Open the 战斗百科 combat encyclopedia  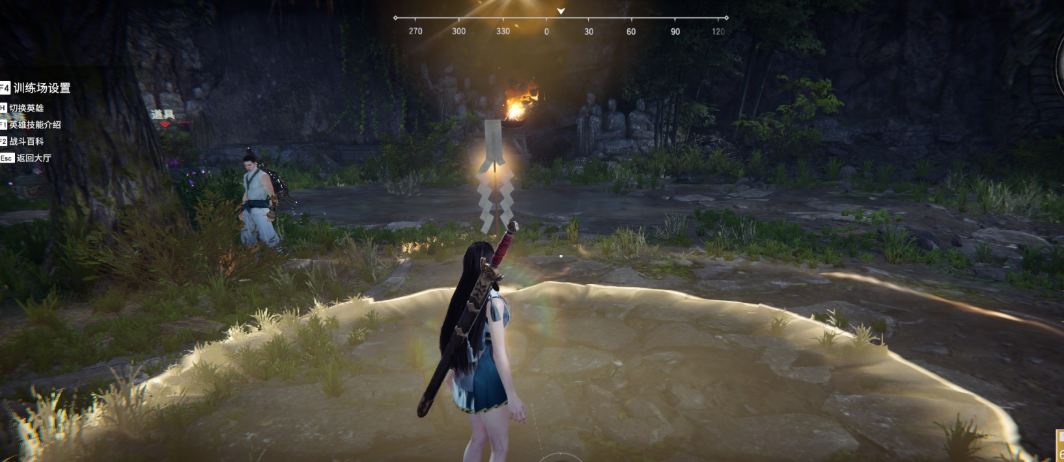pyautogui.click(x=26, y=141)
